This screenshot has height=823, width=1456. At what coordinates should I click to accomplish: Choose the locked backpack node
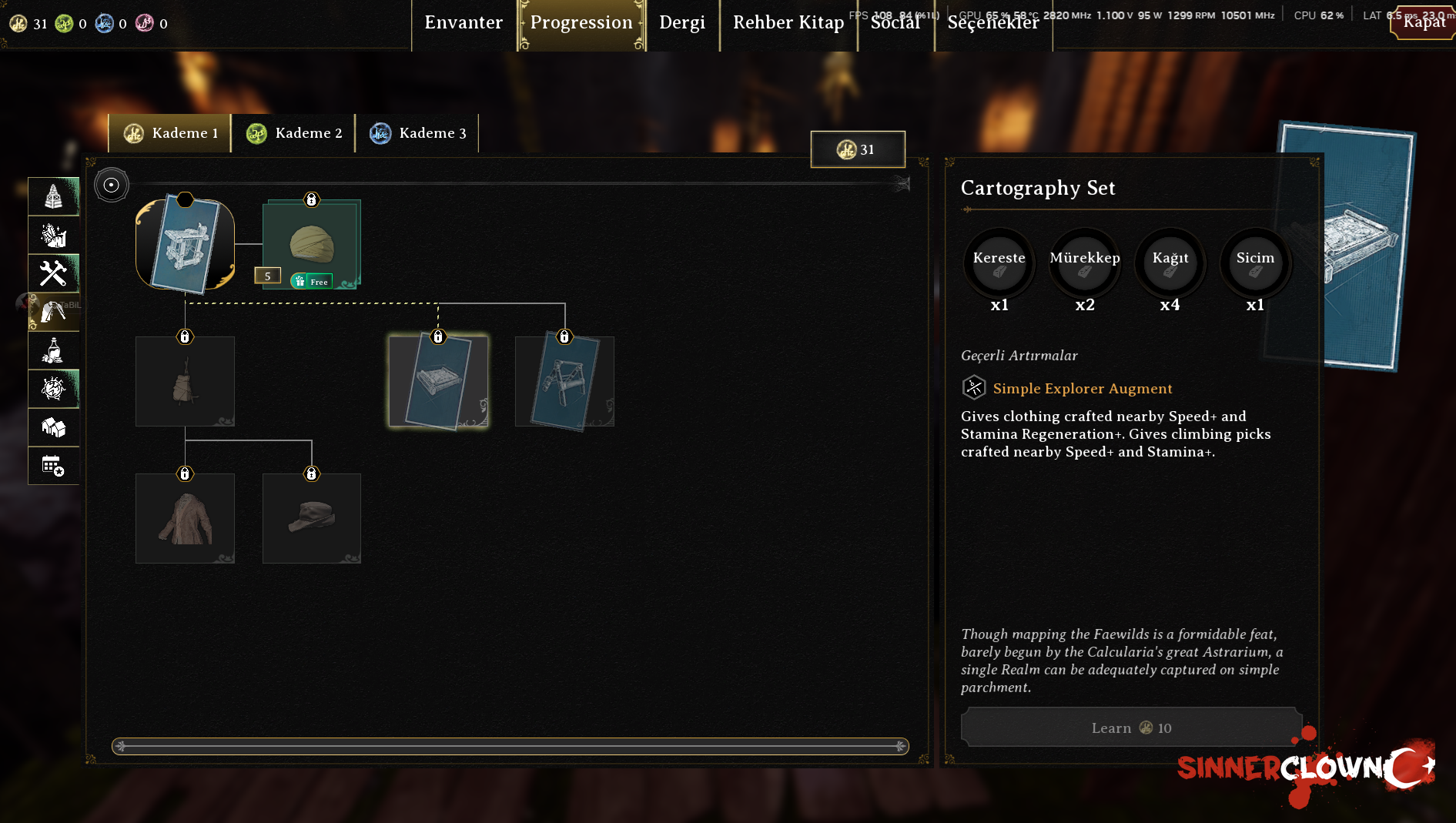(185, 382)
